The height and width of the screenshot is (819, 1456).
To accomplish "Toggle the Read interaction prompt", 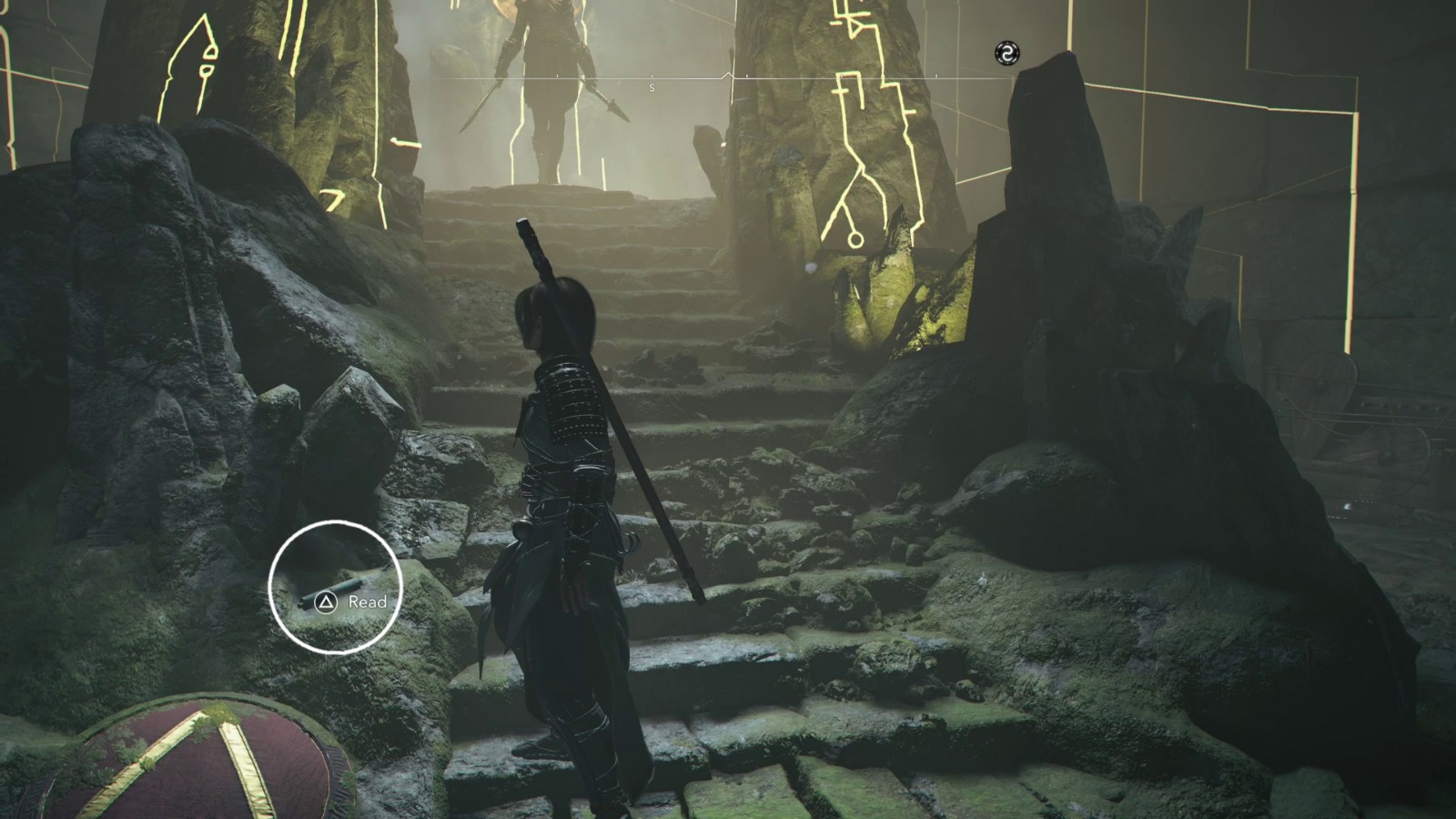I will click(x=350, y=602).
